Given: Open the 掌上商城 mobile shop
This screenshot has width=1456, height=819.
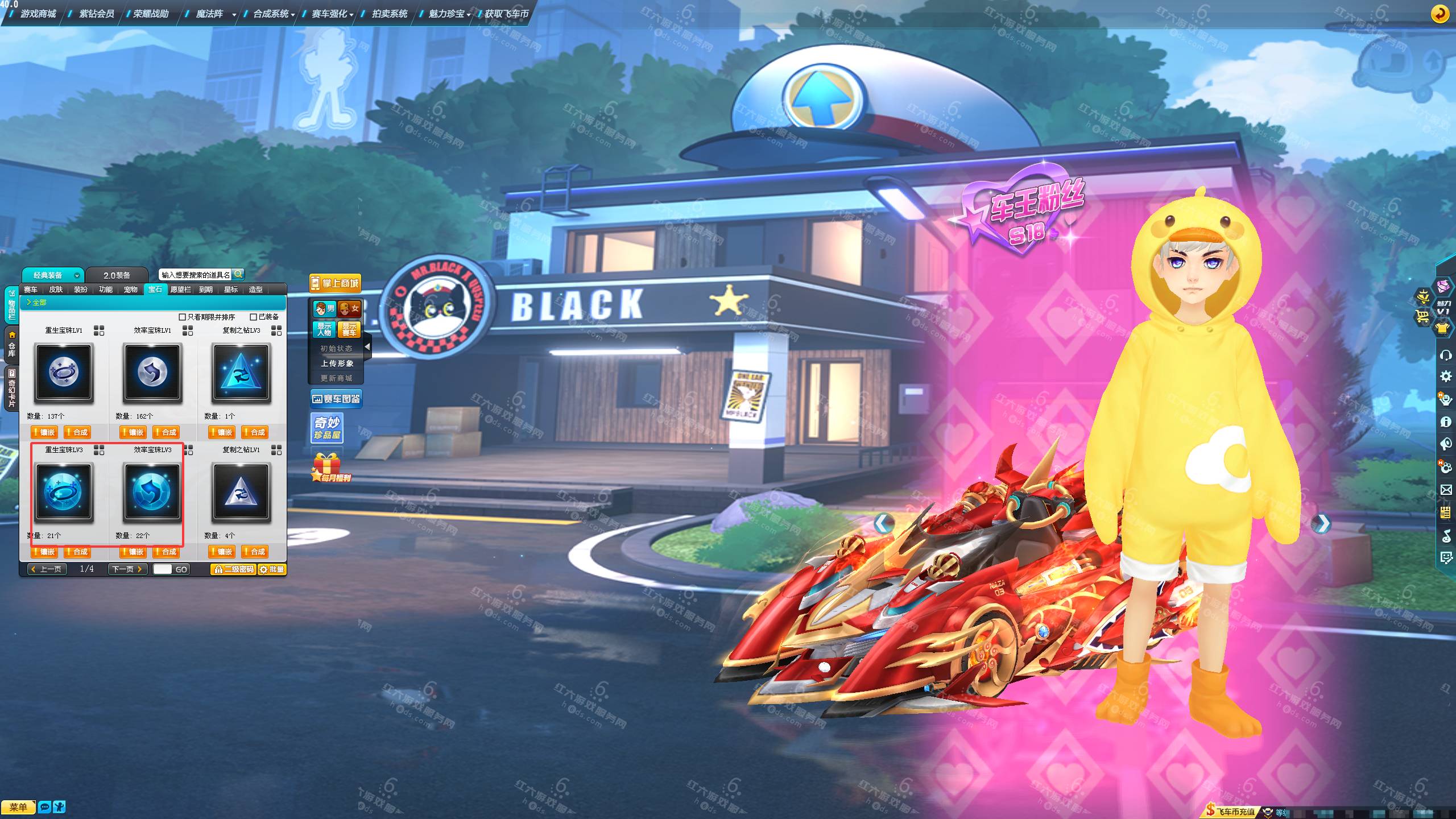Looking at the screenshot, I should click(x=336, y=283).
